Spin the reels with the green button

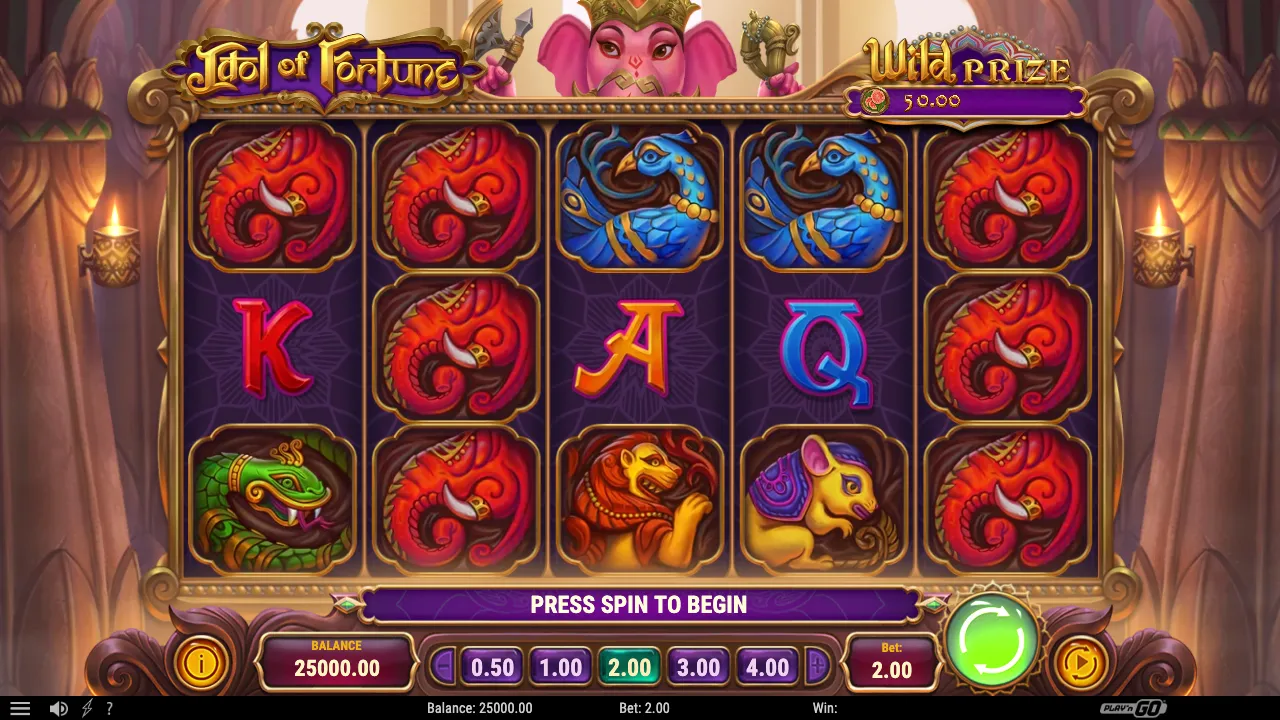[991, 641]
